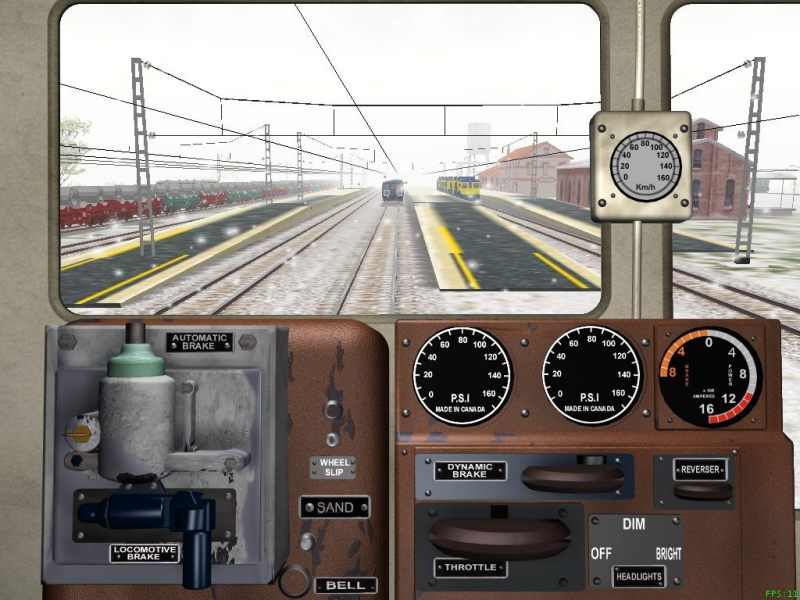Click the Dynamic Brake lever
The width and height of the screenshot is (800, 600).
(572, 477)
